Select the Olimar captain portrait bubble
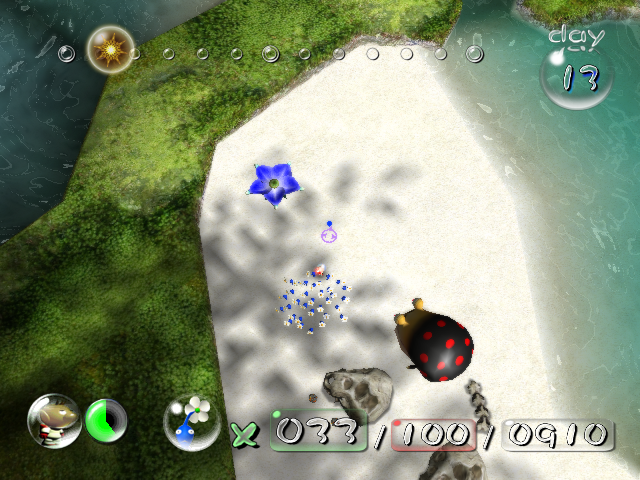The height and width of the screenshot is (480, 640). [54, 421]
